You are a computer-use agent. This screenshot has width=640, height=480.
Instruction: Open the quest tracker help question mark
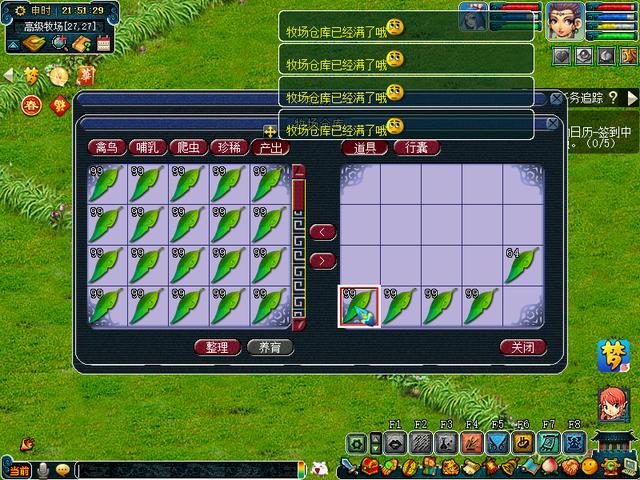(x=612, y=97)
